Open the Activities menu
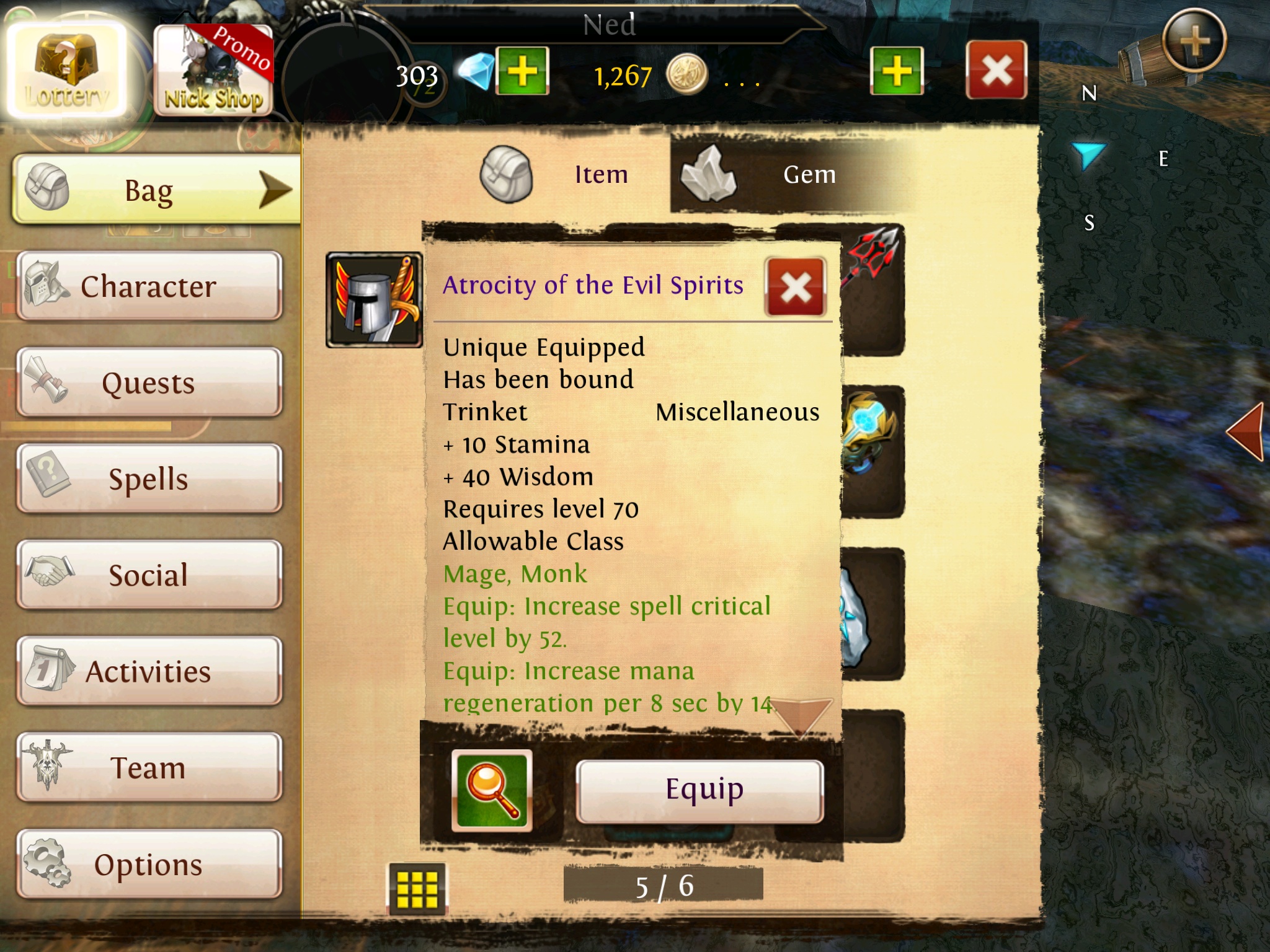The image size is (1270, 952). pos(149,671)
